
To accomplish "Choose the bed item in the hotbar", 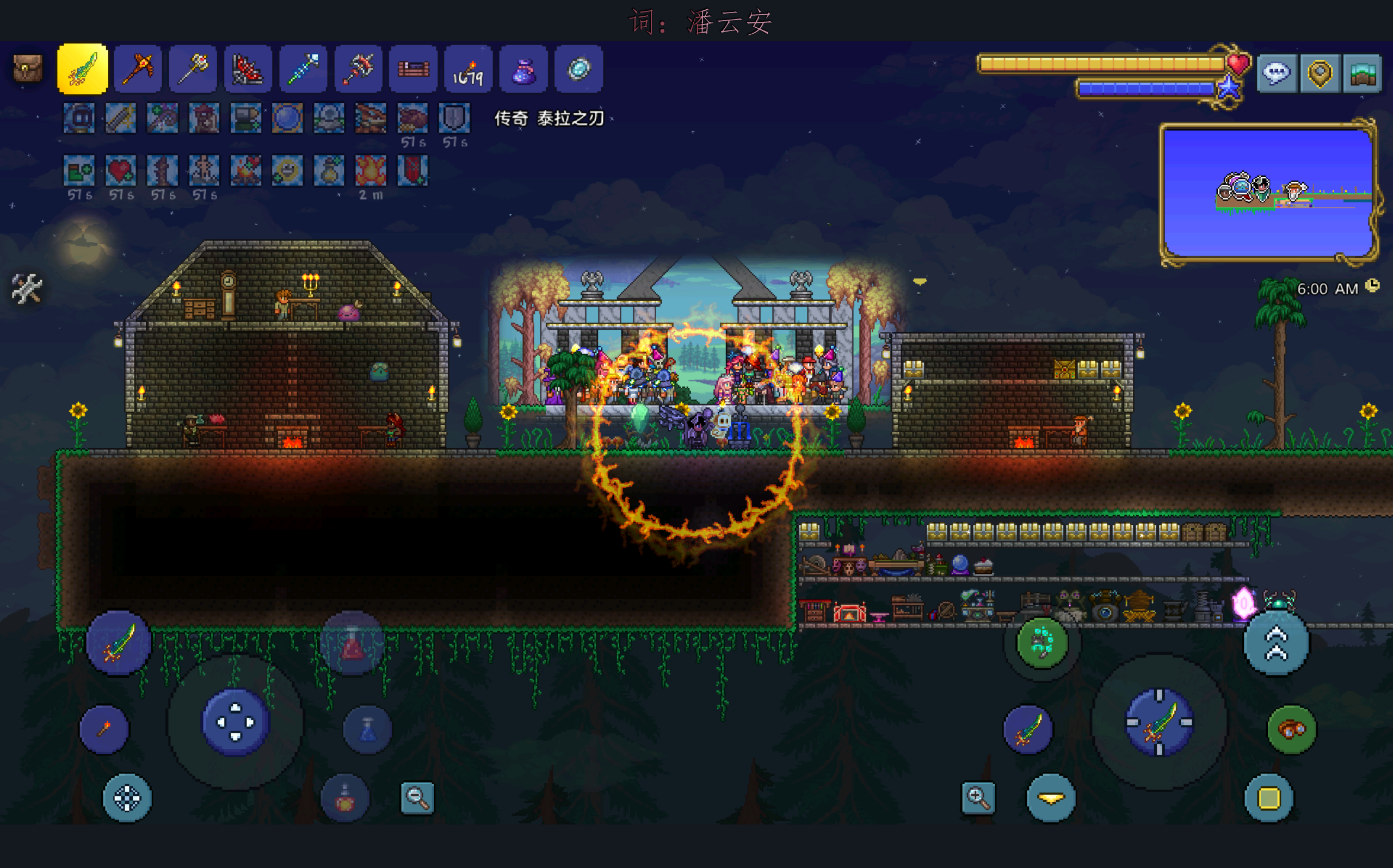I will pyautogui.click(x=413, y=69).
